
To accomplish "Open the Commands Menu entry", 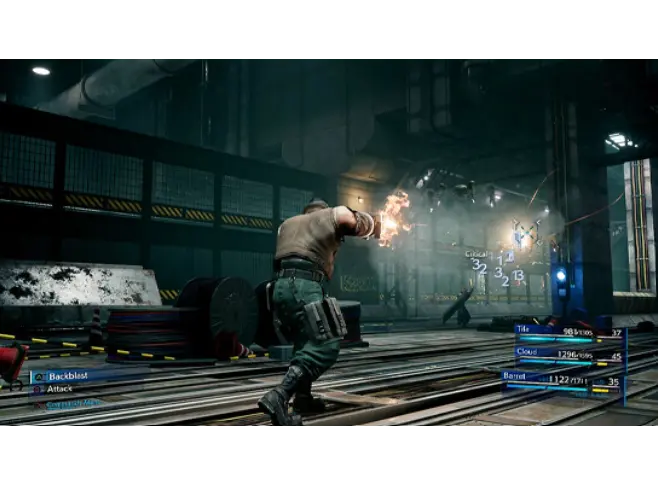I will [72, 403].
